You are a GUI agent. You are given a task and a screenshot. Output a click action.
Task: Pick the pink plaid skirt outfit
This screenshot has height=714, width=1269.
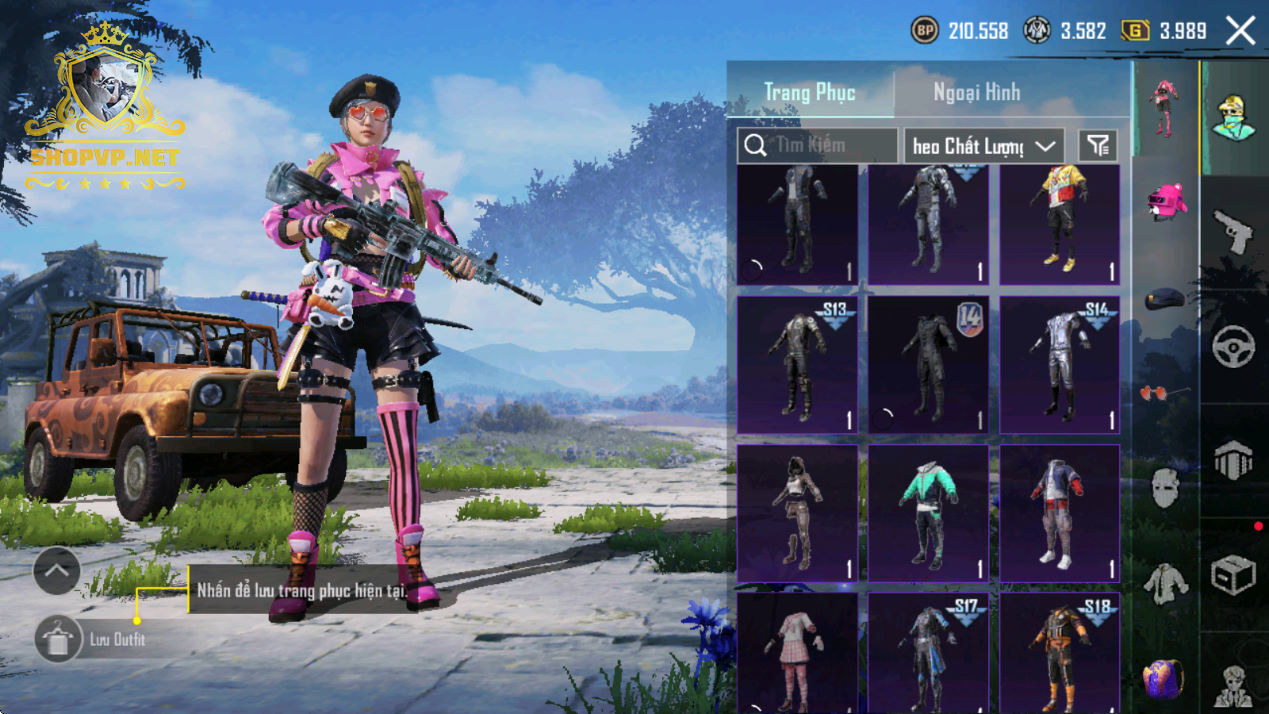(x=797, y=652)
